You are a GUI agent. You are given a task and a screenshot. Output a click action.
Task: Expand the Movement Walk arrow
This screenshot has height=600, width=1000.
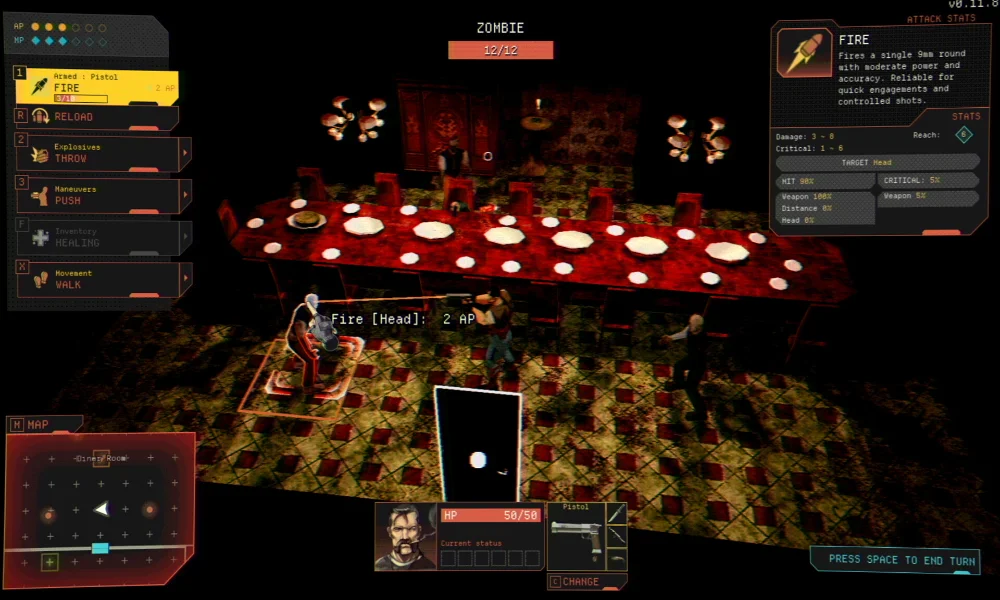185,280
